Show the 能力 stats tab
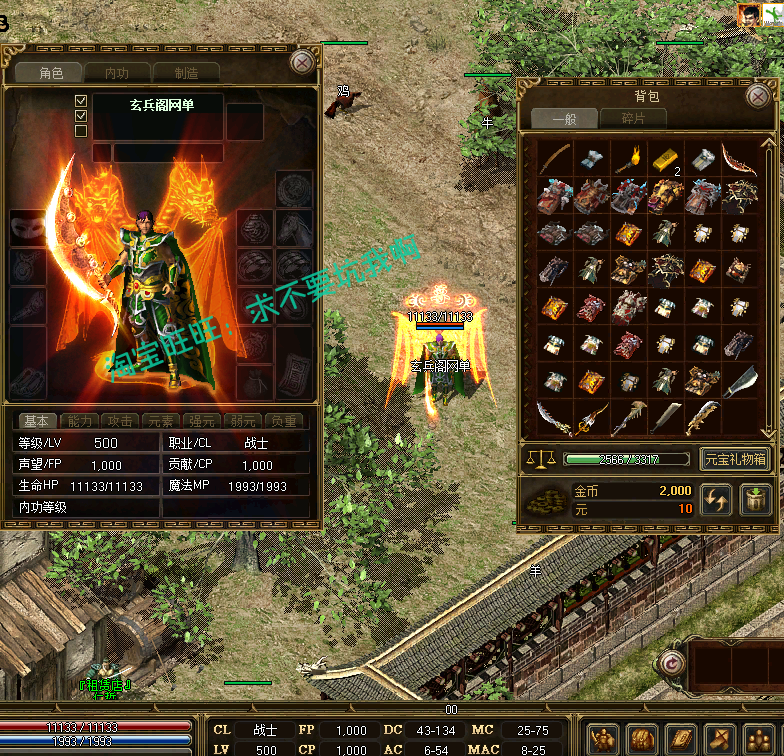The width and height of the screenshot is (784, 756). coord(81,421)
